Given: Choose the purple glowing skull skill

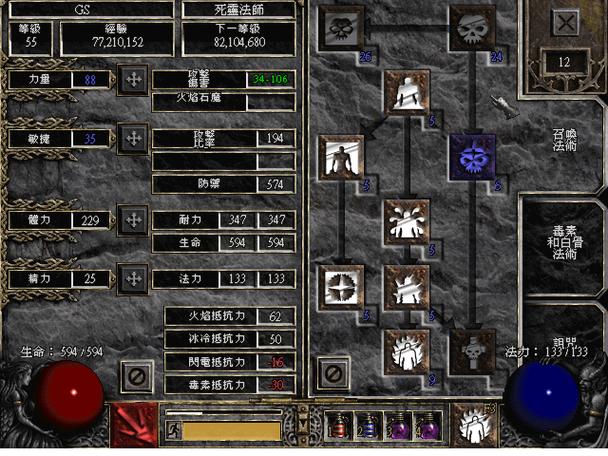Looking at the screenshot, I should [x=470, y=156].
